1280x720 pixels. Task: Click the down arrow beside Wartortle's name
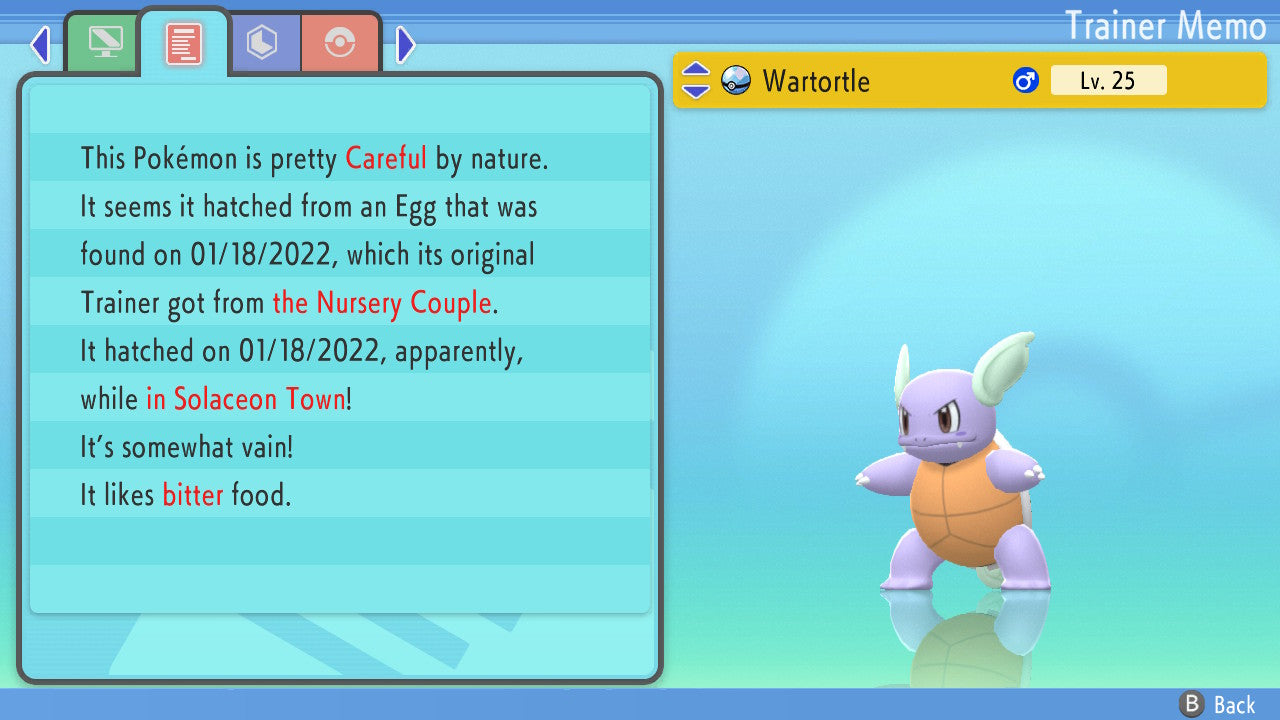point(695,91)
